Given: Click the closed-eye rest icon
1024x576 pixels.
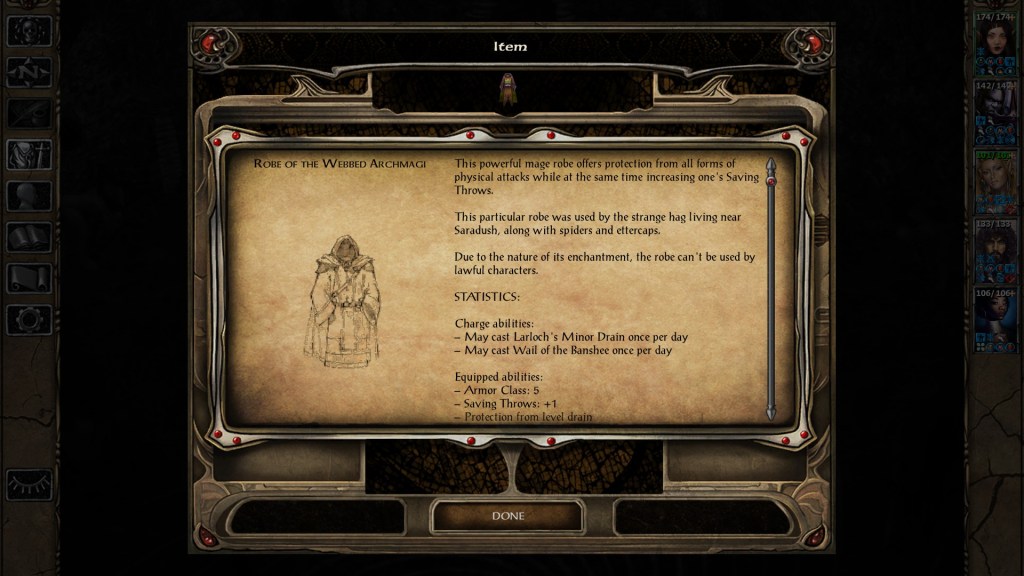Looking at the screenshot, I should [x=29, y=484].
